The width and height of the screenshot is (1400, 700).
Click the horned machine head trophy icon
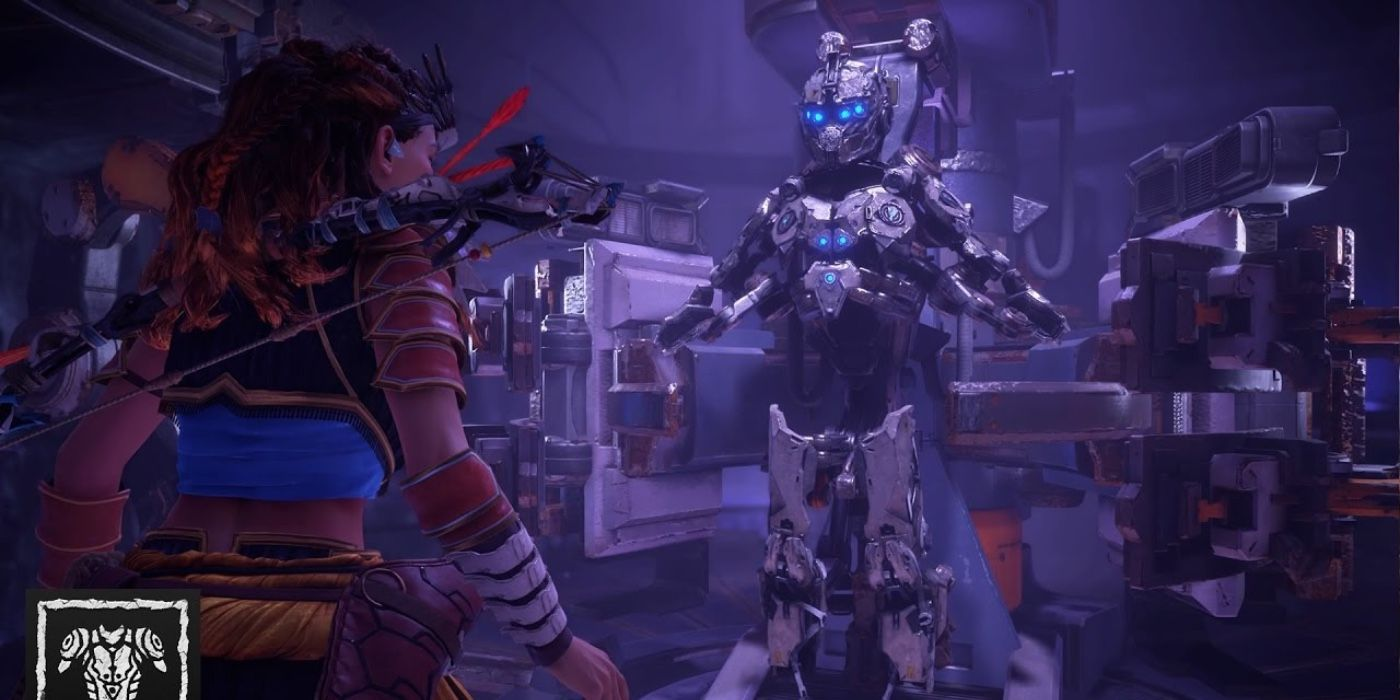point(111,647)
